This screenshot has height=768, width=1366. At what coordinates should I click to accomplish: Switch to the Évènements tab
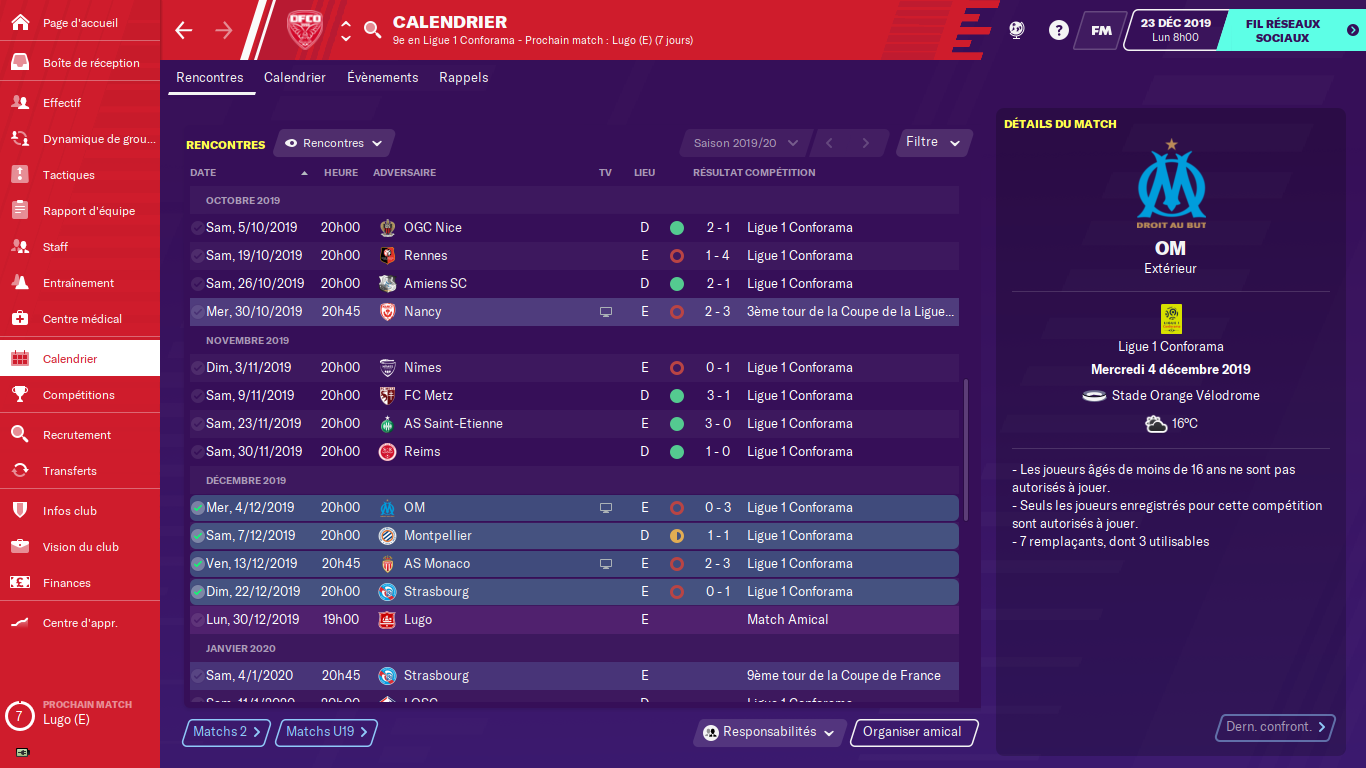382,77
